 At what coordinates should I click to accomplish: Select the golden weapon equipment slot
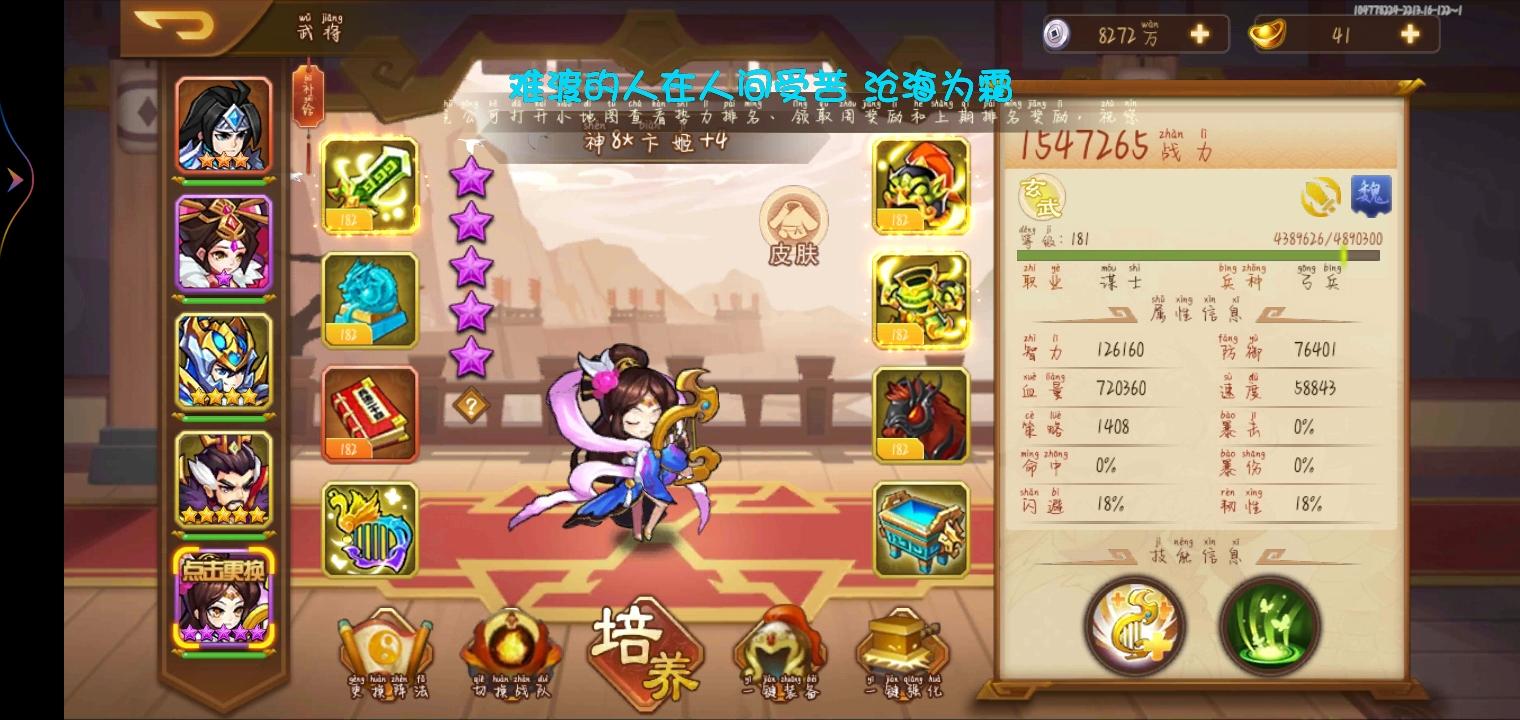[370, 186]
